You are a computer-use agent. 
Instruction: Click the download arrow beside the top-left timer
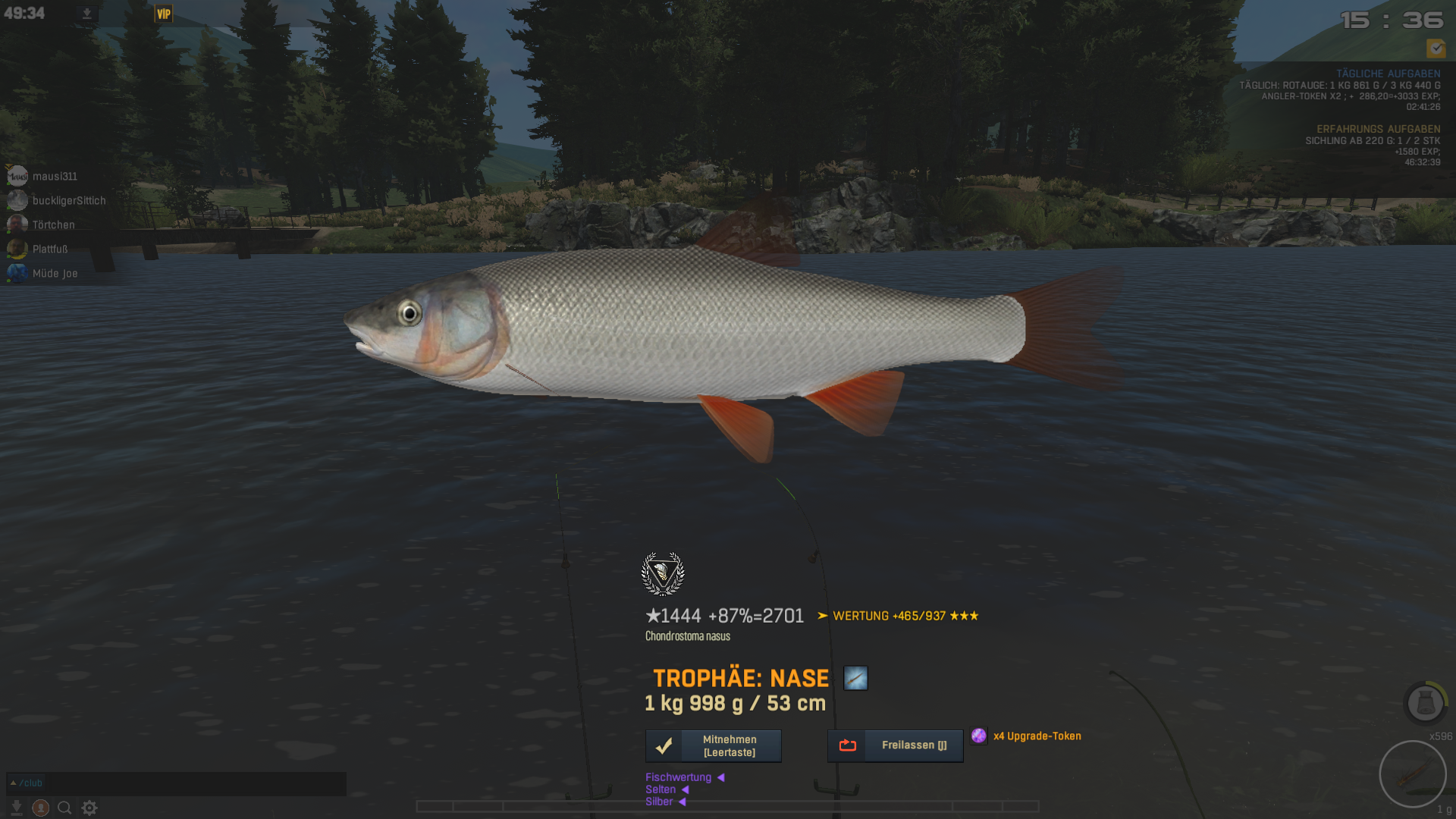click(x=87, y=14)
